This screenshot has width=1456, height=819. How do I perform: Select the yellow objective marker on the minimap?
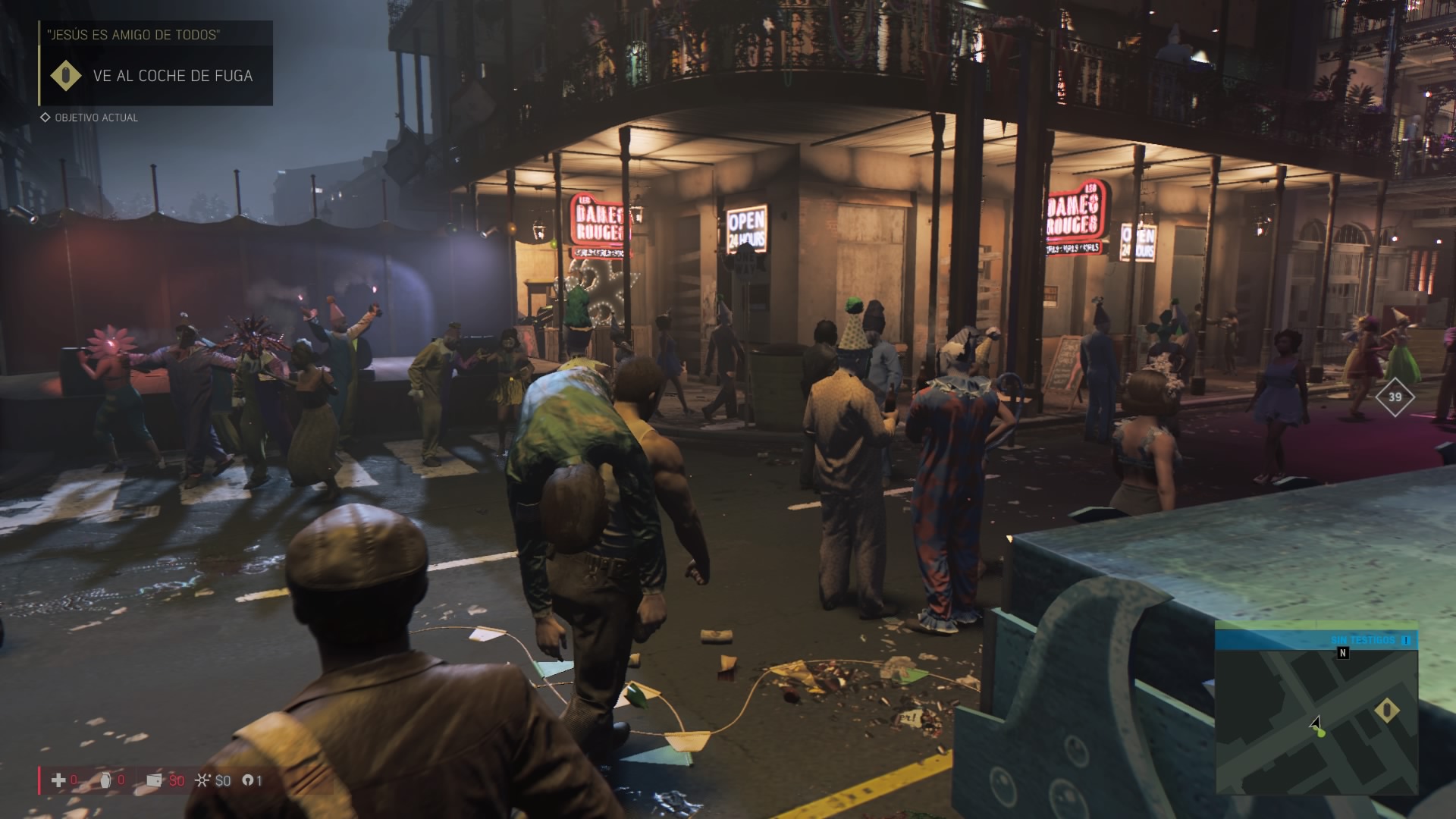1387,711
